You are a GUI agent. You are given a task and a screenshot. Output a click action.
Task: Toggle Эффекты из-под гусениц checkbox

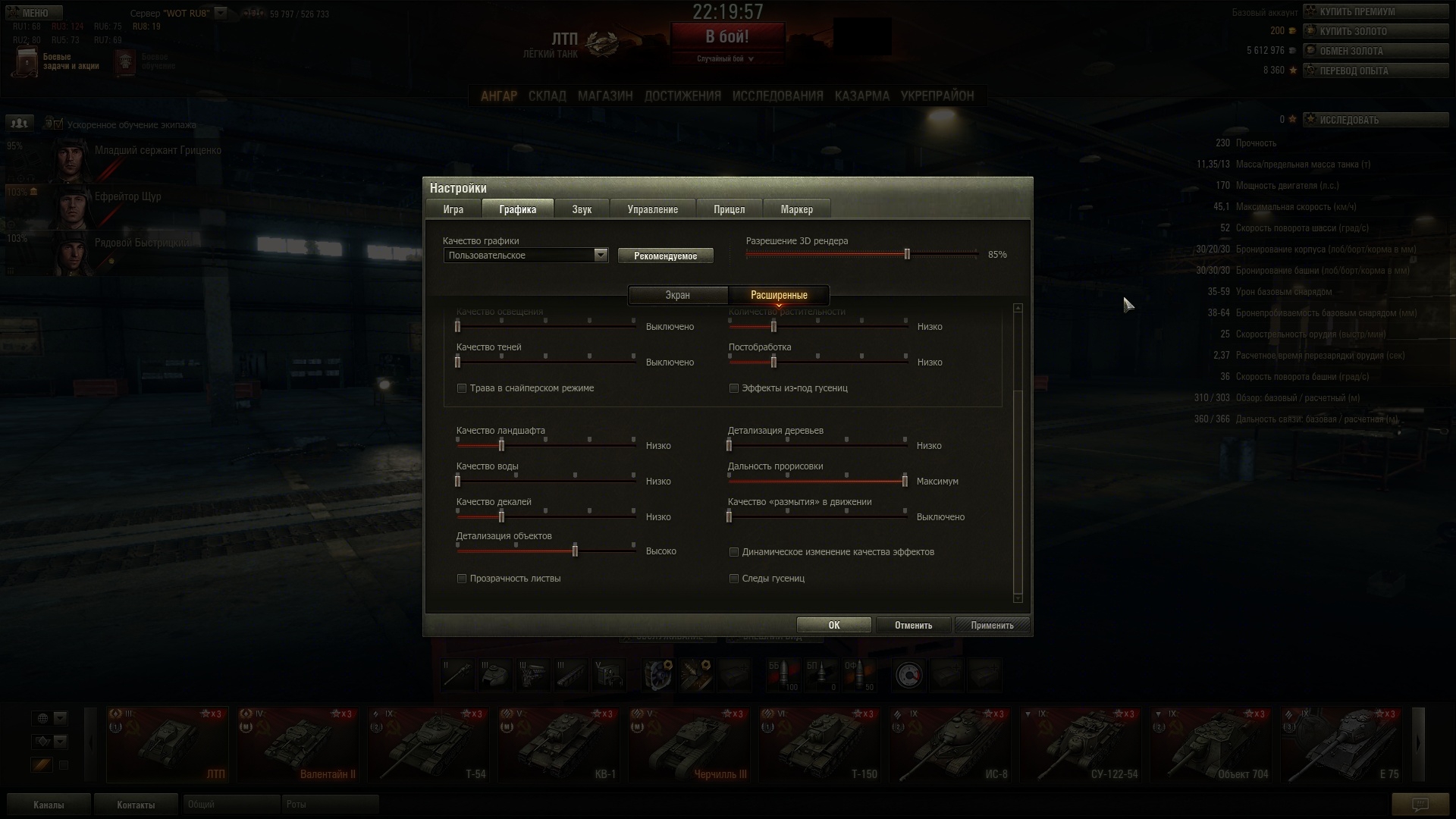(734, 388)
